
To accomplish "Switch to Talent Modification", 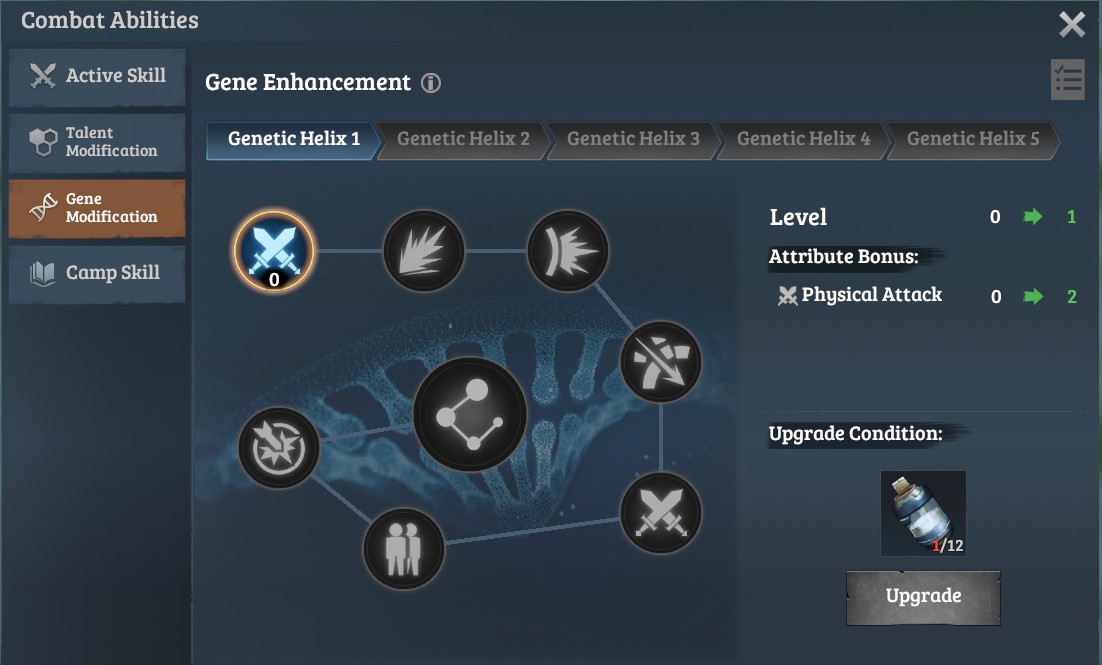I will 97,142.
